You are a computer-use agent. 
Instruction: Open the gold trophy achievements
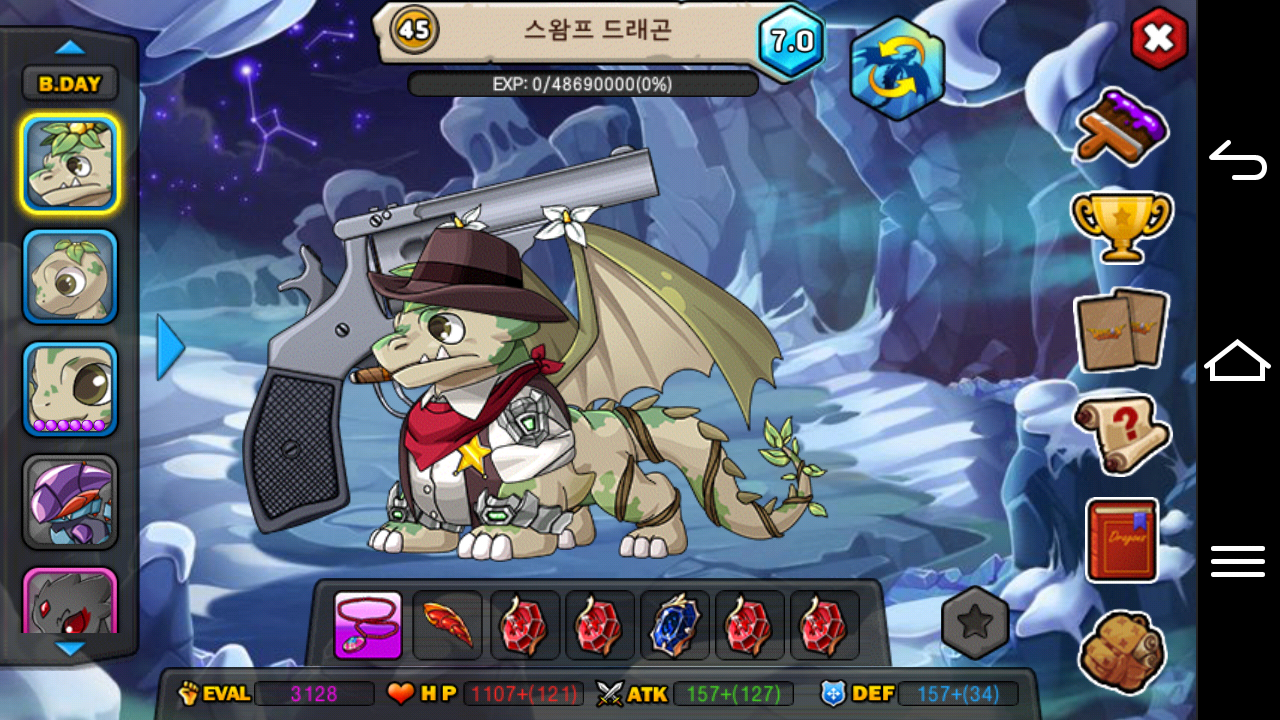point(1121,225)
